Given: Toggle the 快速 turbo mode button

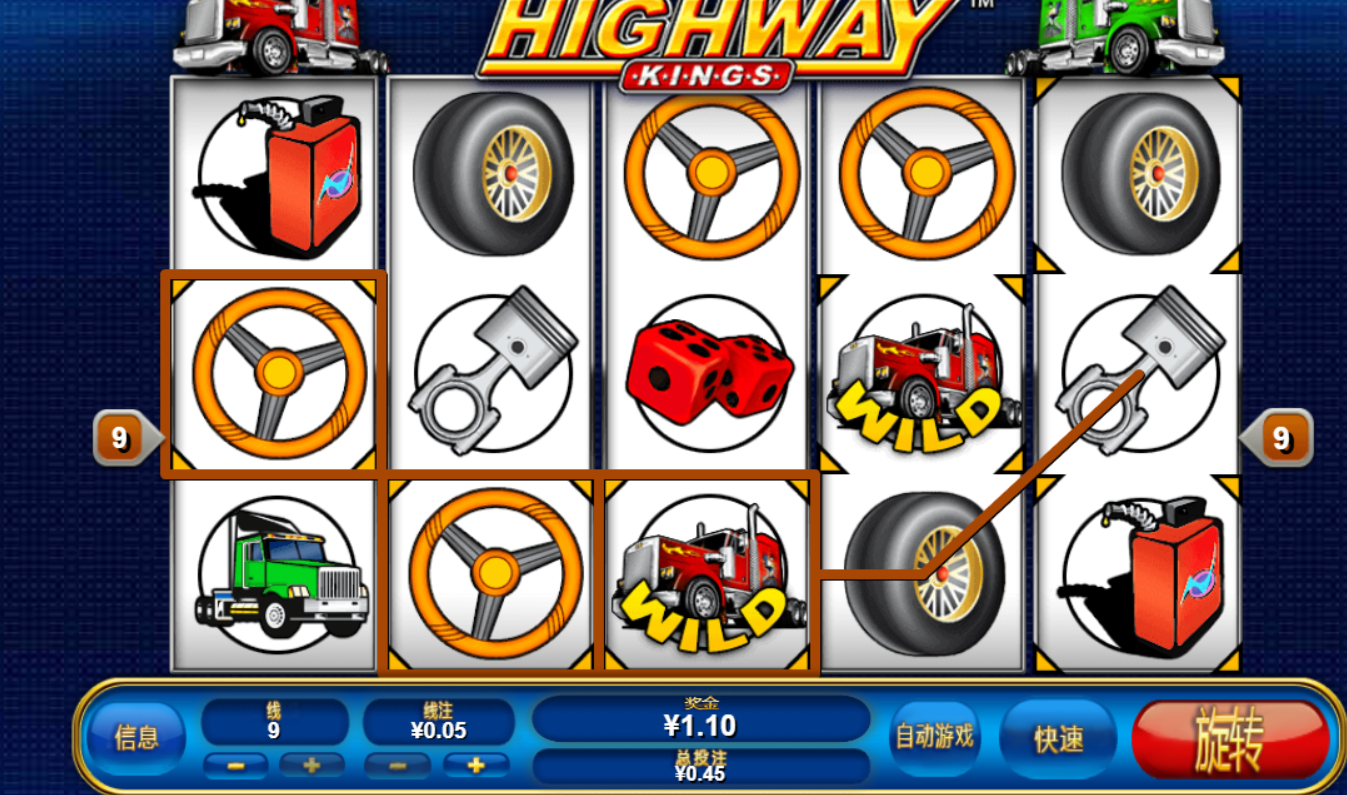Looking at the screenshot, I should click(1058, 738).
